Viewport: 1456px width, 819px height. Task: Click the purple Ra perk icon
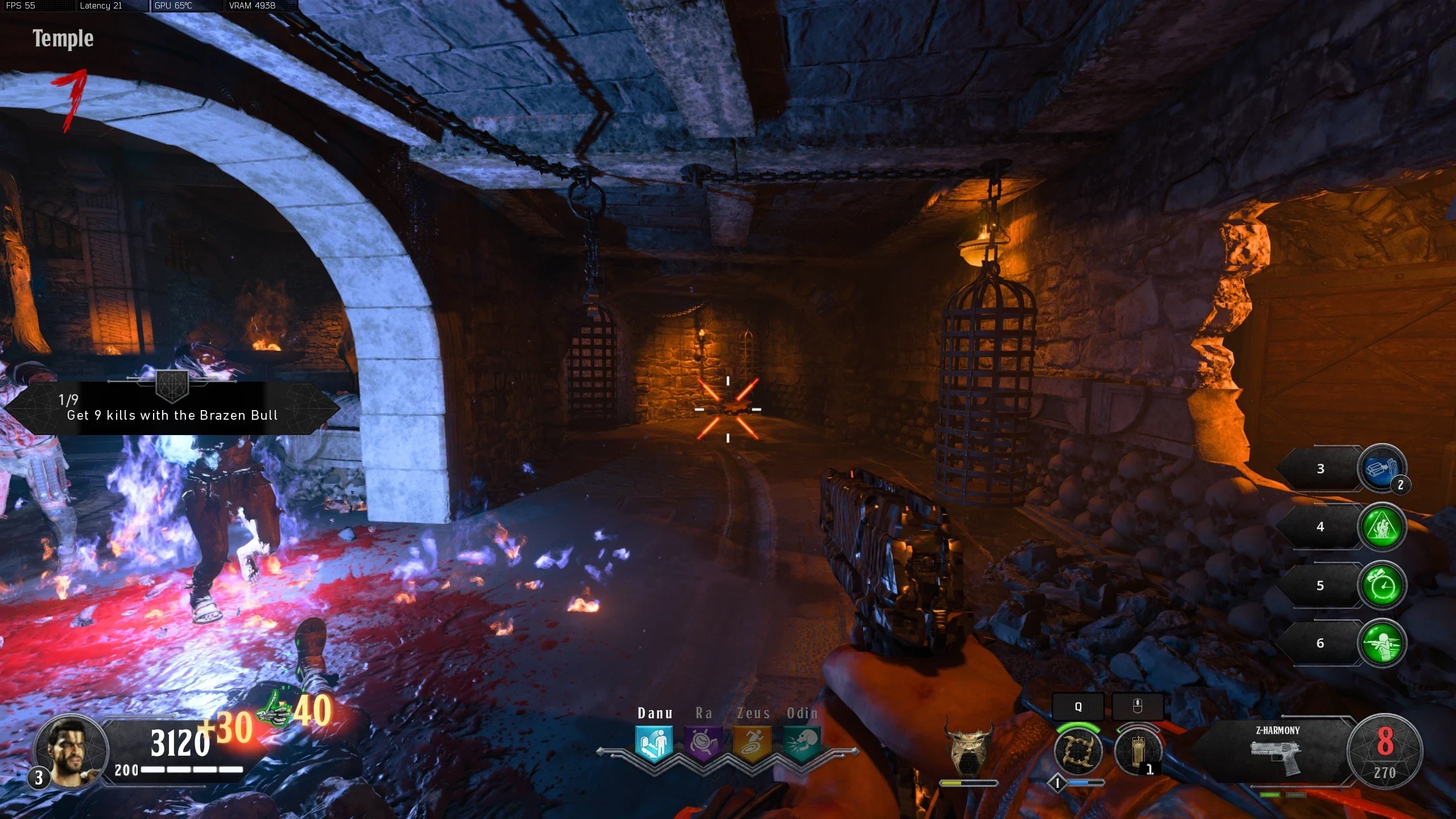pos(703,743)
